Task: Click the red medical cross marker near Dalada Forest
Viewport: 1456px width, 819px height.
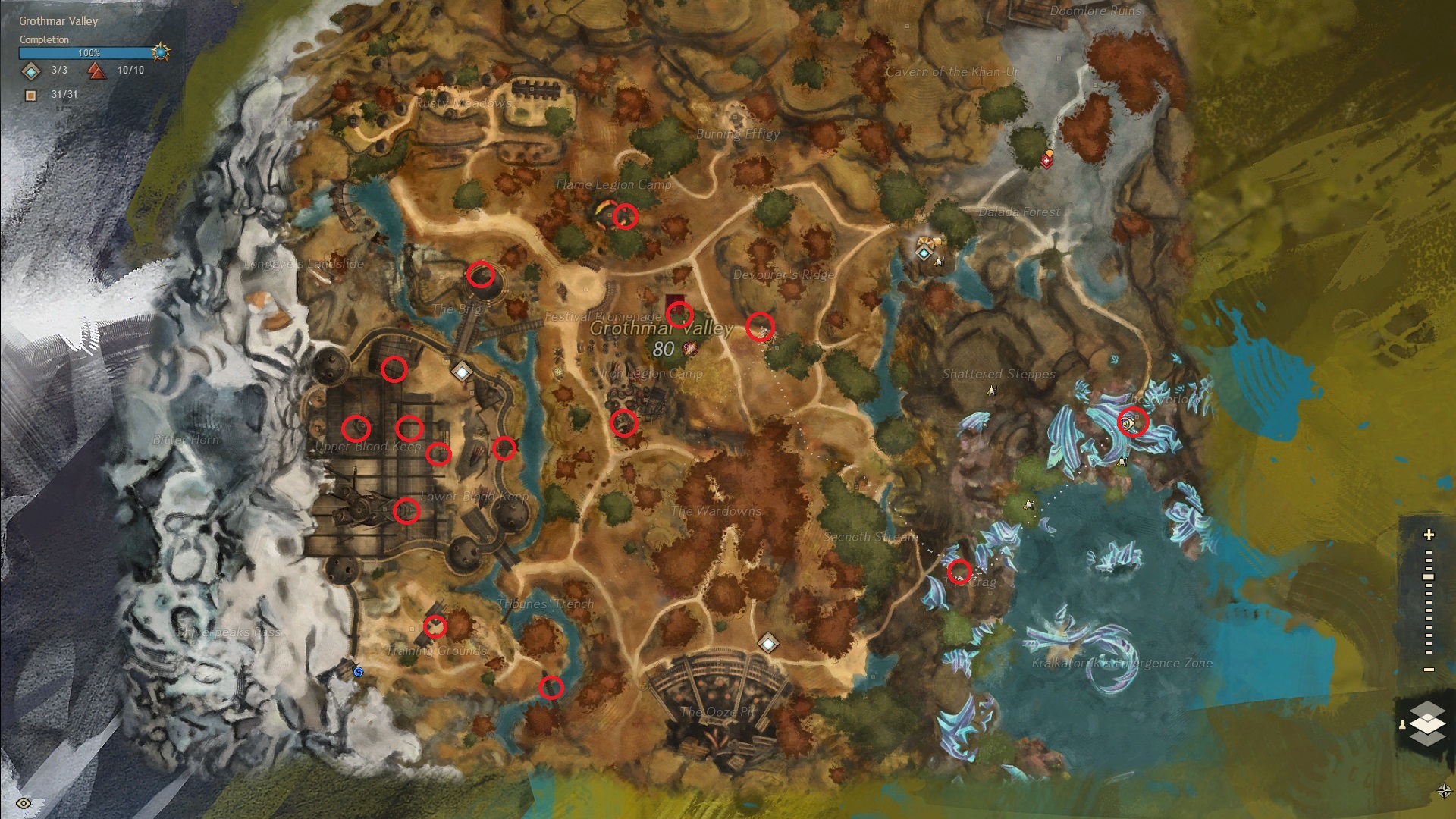Action: coord(1047,161)
